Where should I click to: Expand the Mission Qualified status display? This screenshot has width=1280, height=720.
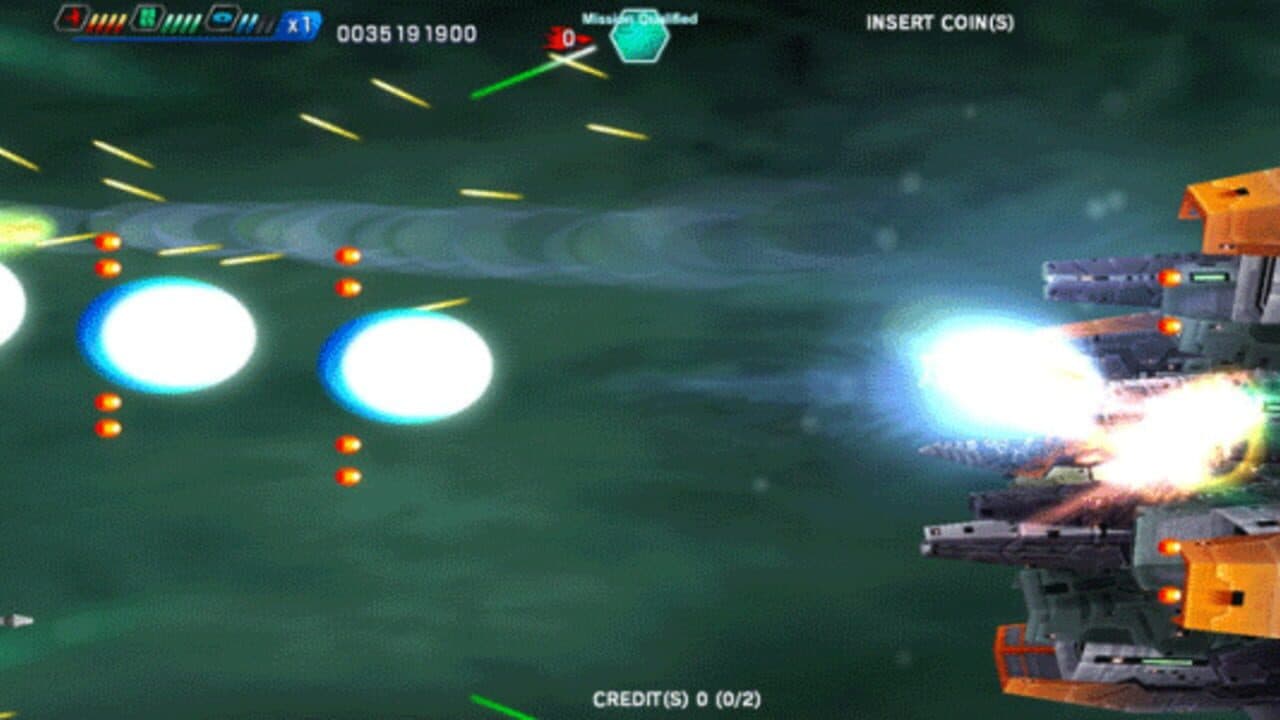pyautogui.click(x=638, y=25)
